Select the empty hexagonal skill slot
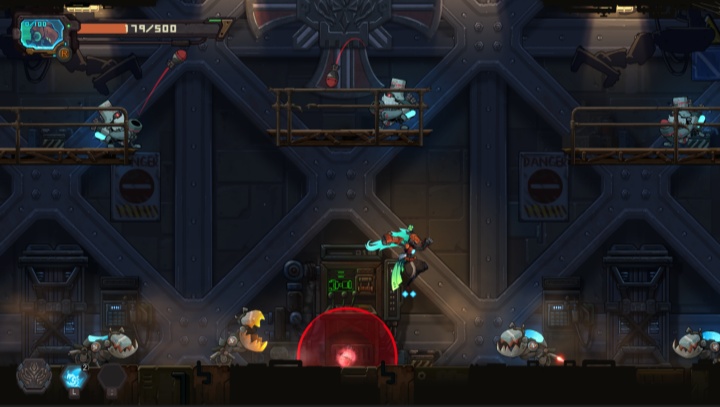 (111, 378)
